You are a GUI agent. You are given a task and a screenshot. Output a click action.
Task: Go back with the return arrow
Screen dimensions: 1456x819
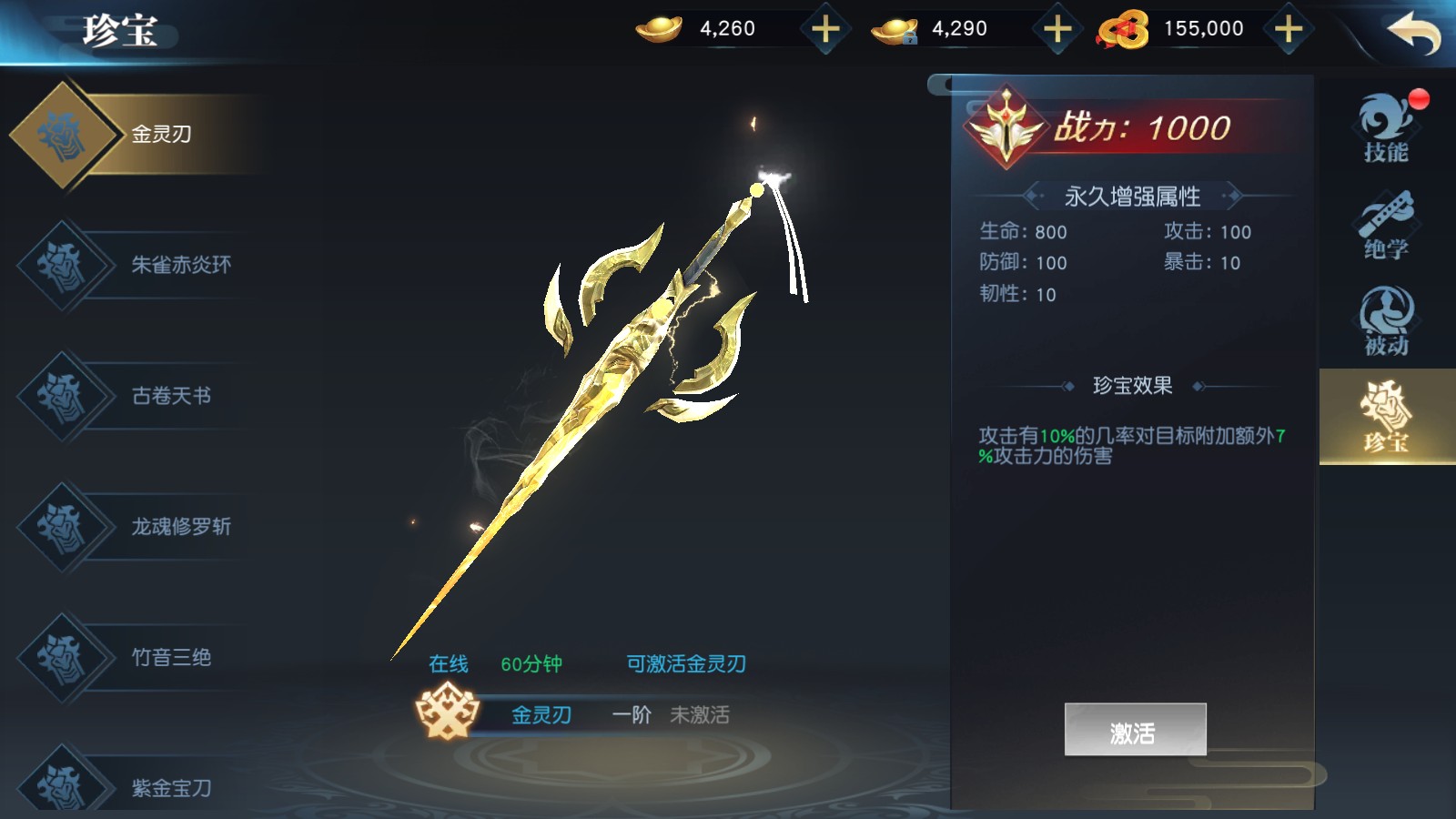click(1413, 33)
